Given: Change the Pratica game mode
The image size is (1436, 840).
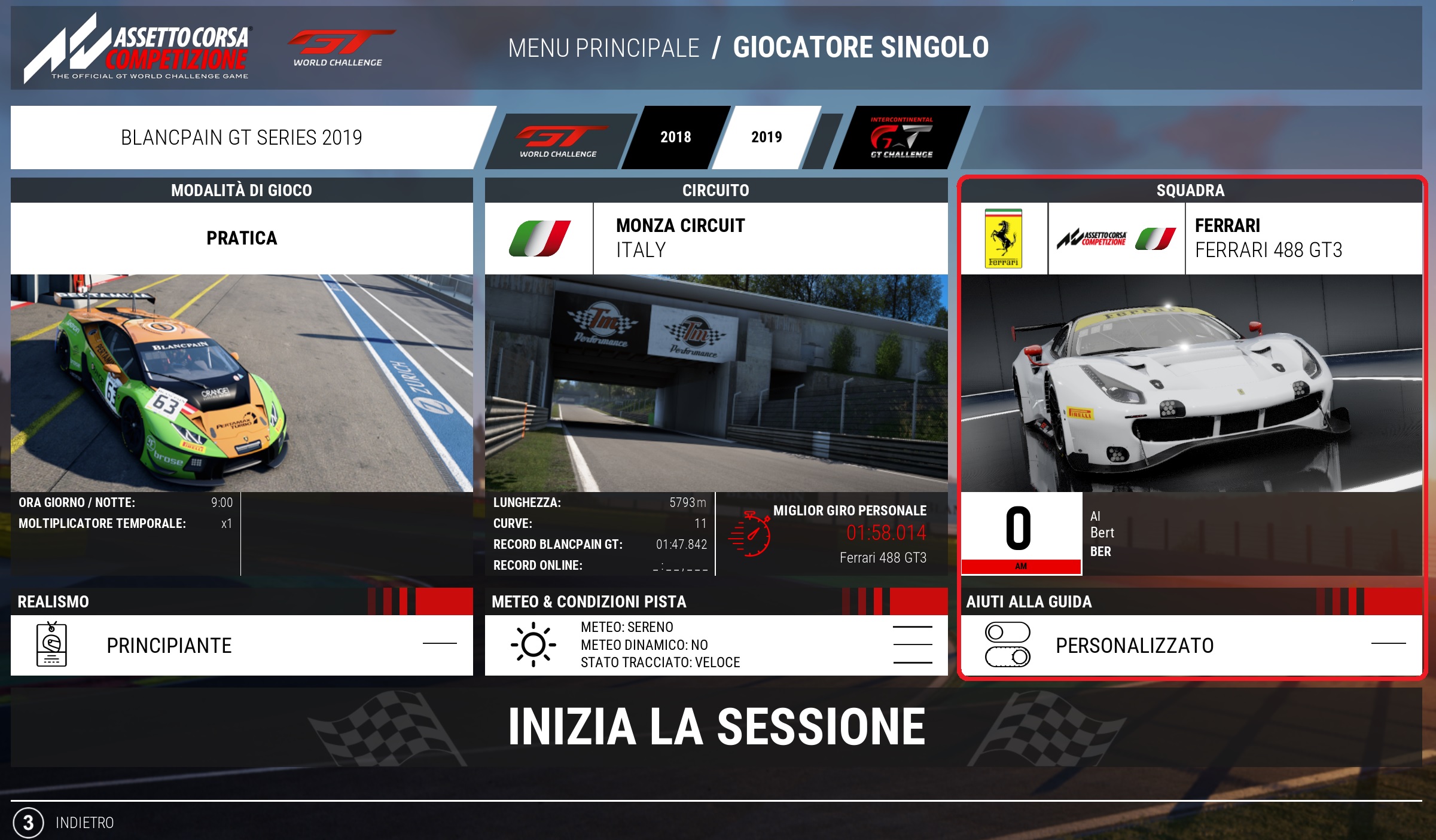Looking at the screenshot, I should pos(242,238).
